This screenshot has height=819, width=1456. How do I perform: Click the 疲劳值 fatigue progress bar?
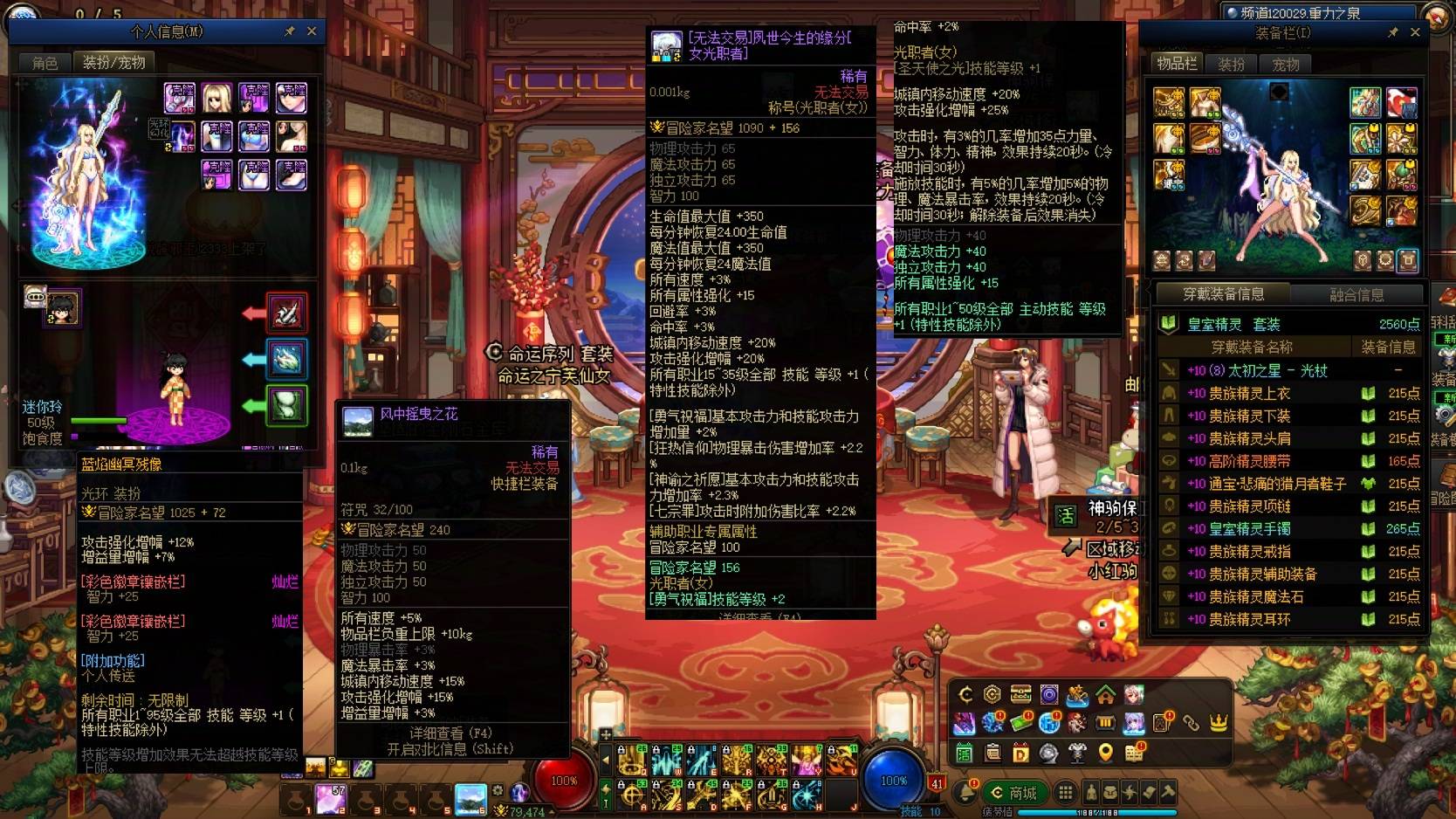tap(1097, 811)
